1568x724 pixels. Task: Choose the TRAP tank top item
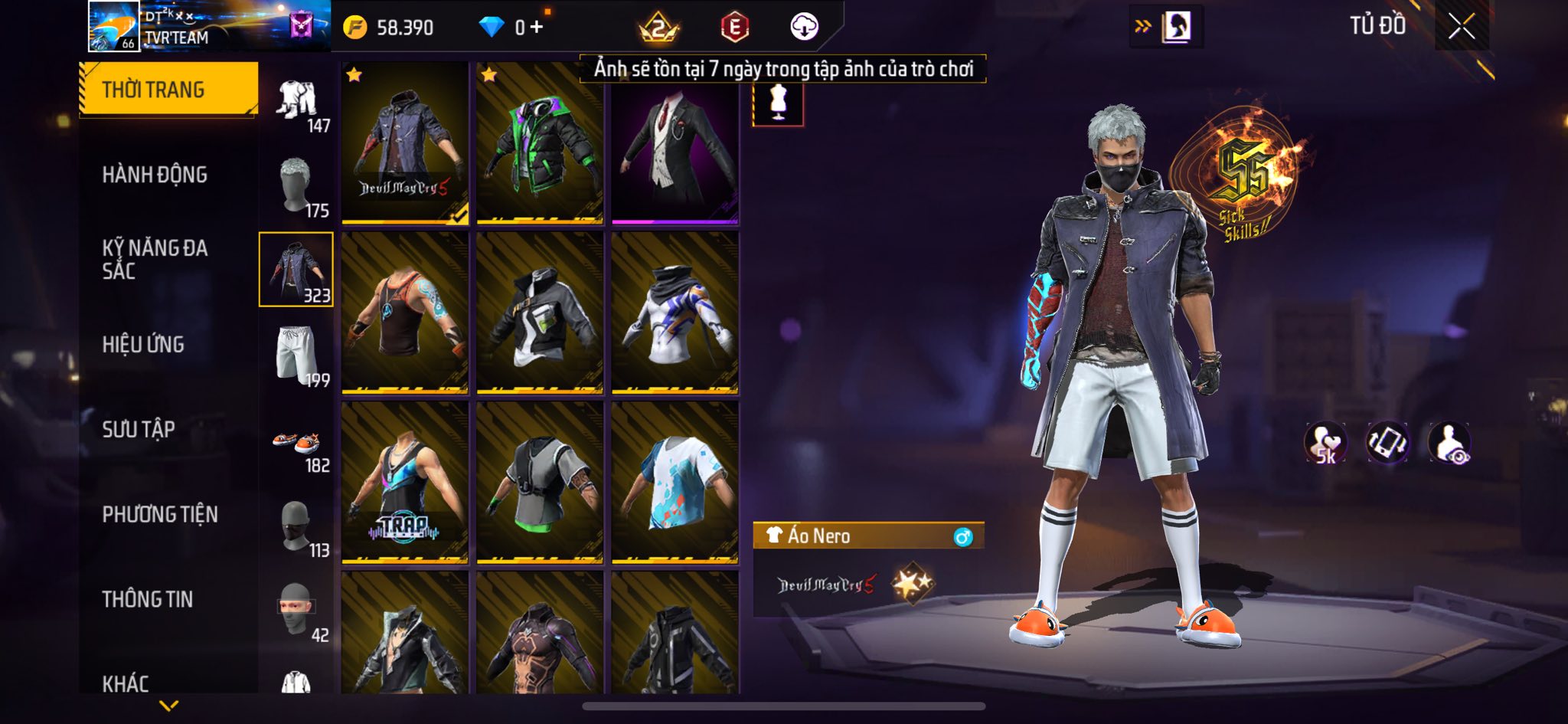tap(405, 483)
